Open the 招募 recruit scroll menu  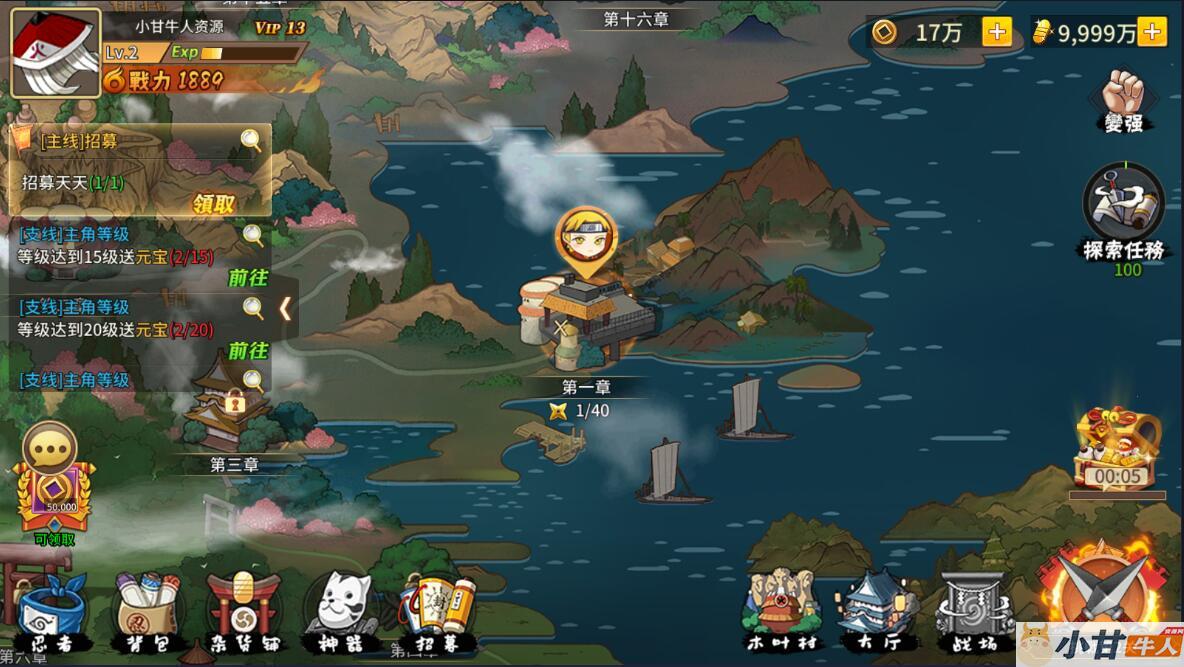point(437,612)
